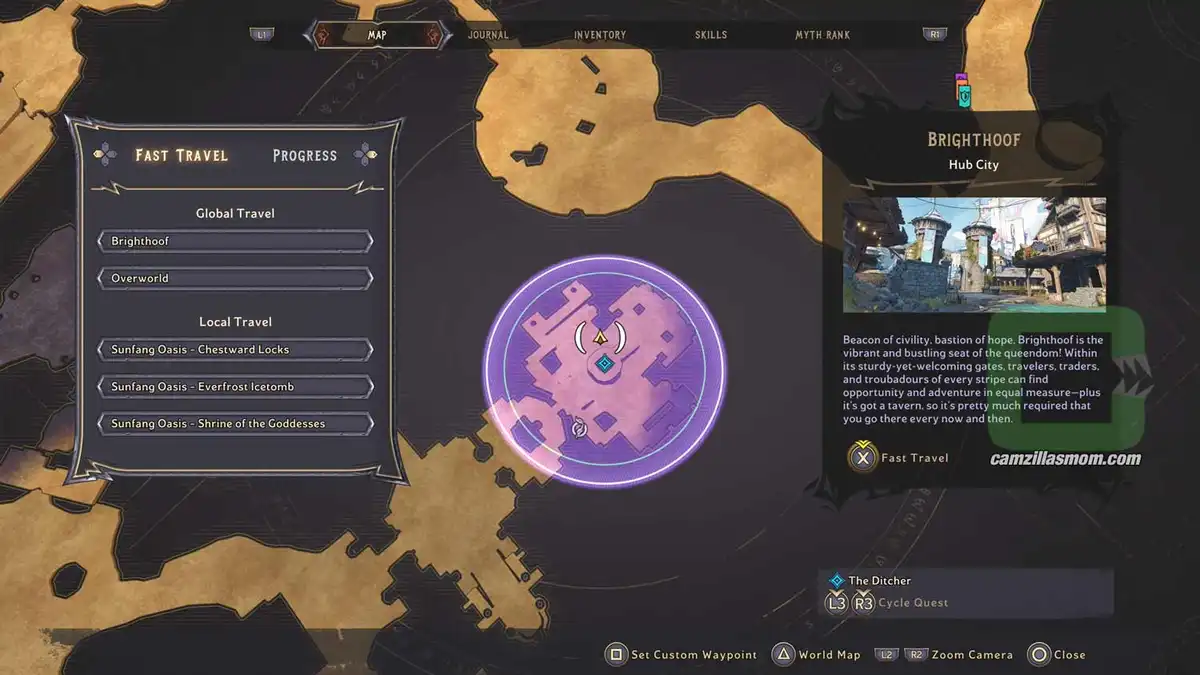The image size is (1200, 675).
Task: Open the Progress panel tab
Action: (x=305, y=155)
